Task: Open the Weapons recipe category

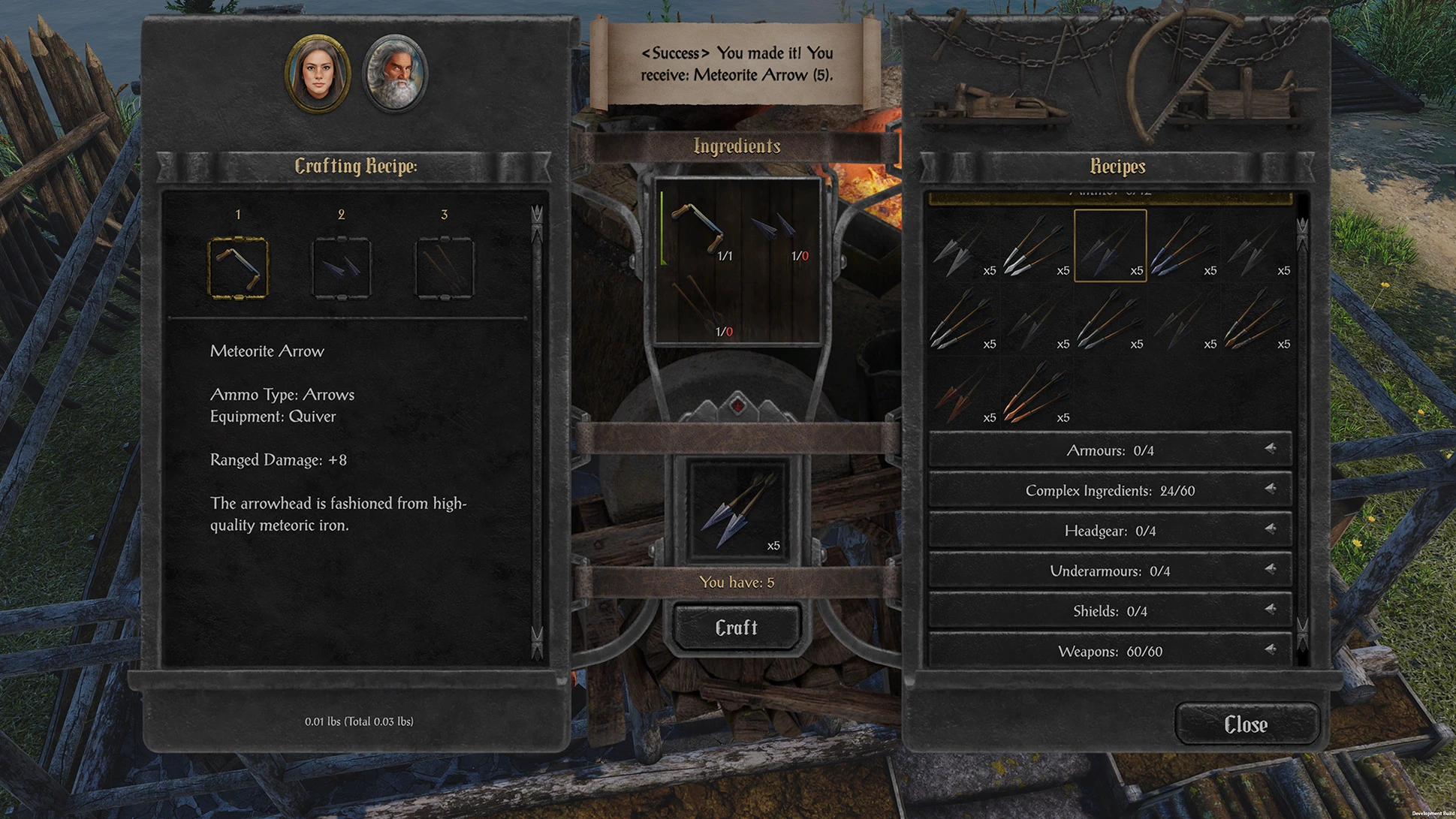Action: 1110,652
